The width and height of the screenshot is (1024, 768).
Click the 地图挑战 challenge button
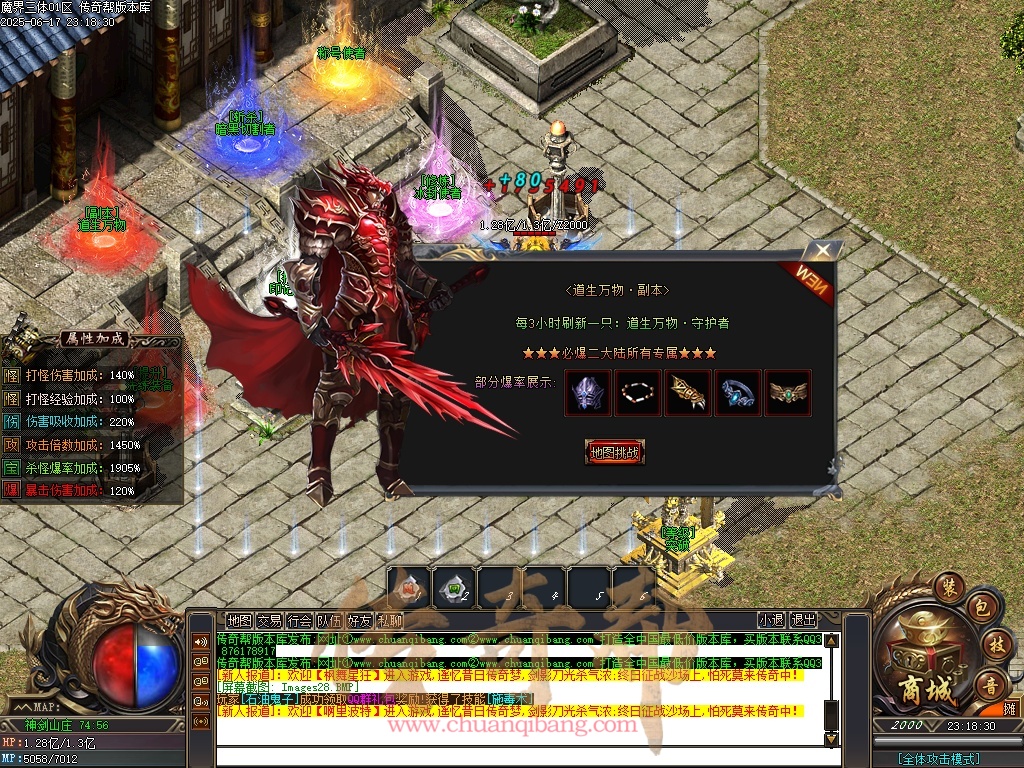coord(614,452)
